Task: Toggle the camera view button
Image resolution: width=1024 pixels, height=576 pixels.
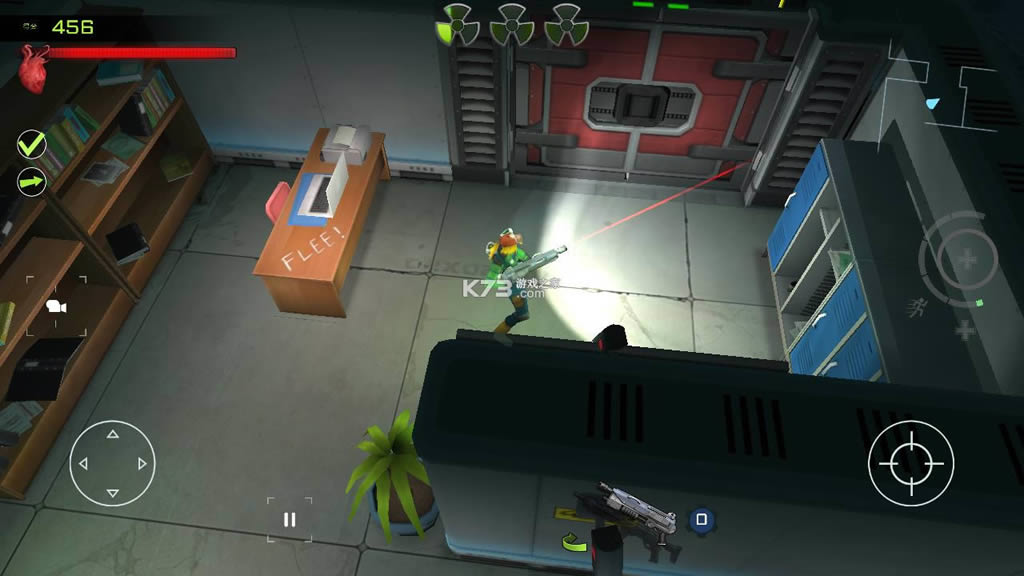Action: point(56,307)
